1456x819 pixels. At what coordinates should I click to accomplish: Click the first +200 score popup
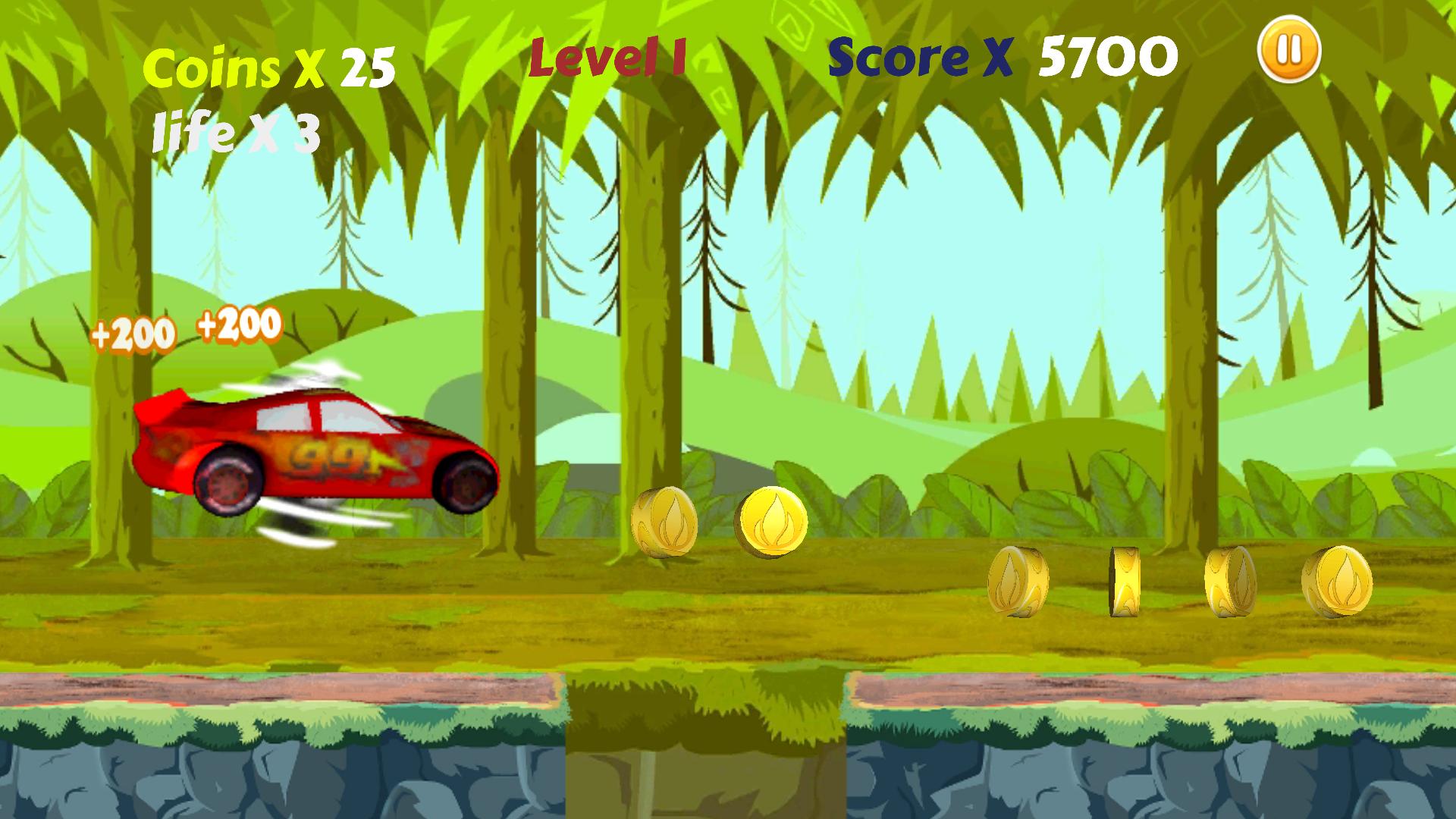click(133, 331)
